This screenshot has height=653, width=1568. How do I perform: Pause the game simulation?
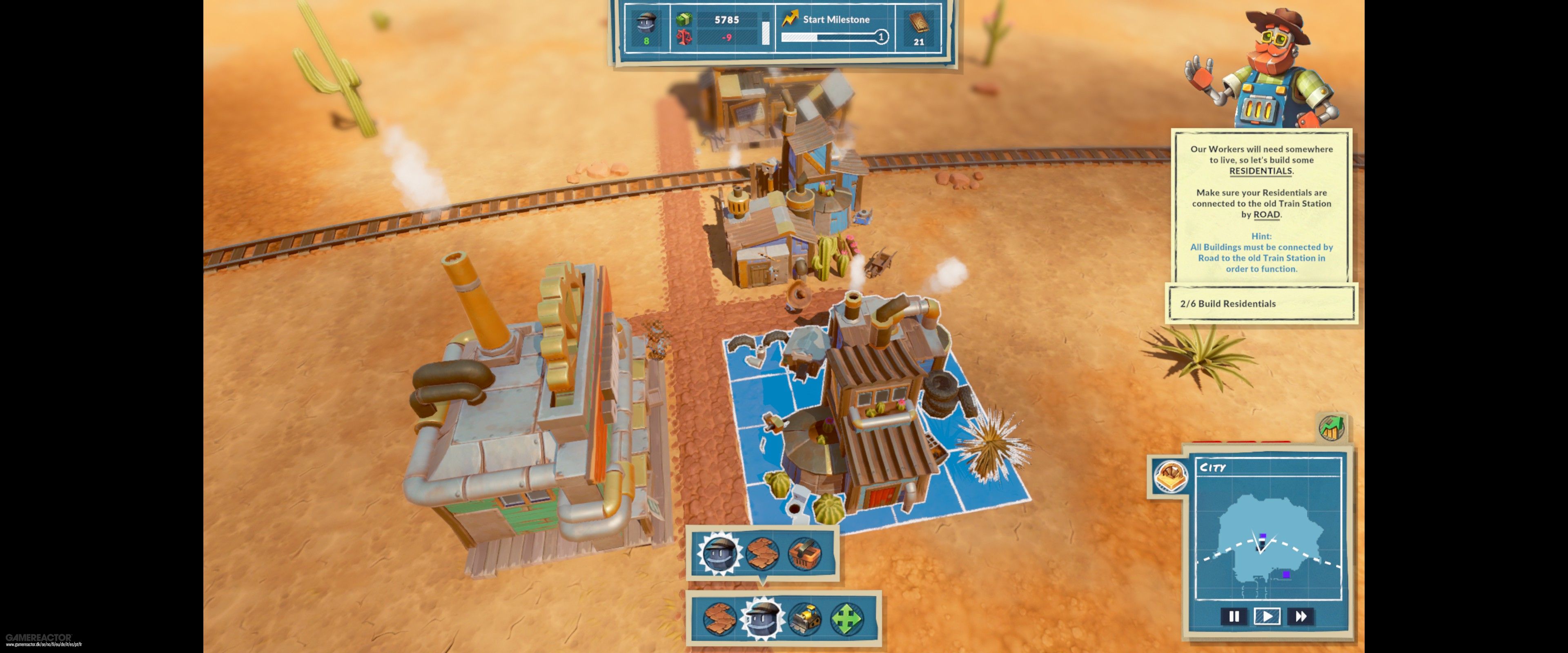1234,617
